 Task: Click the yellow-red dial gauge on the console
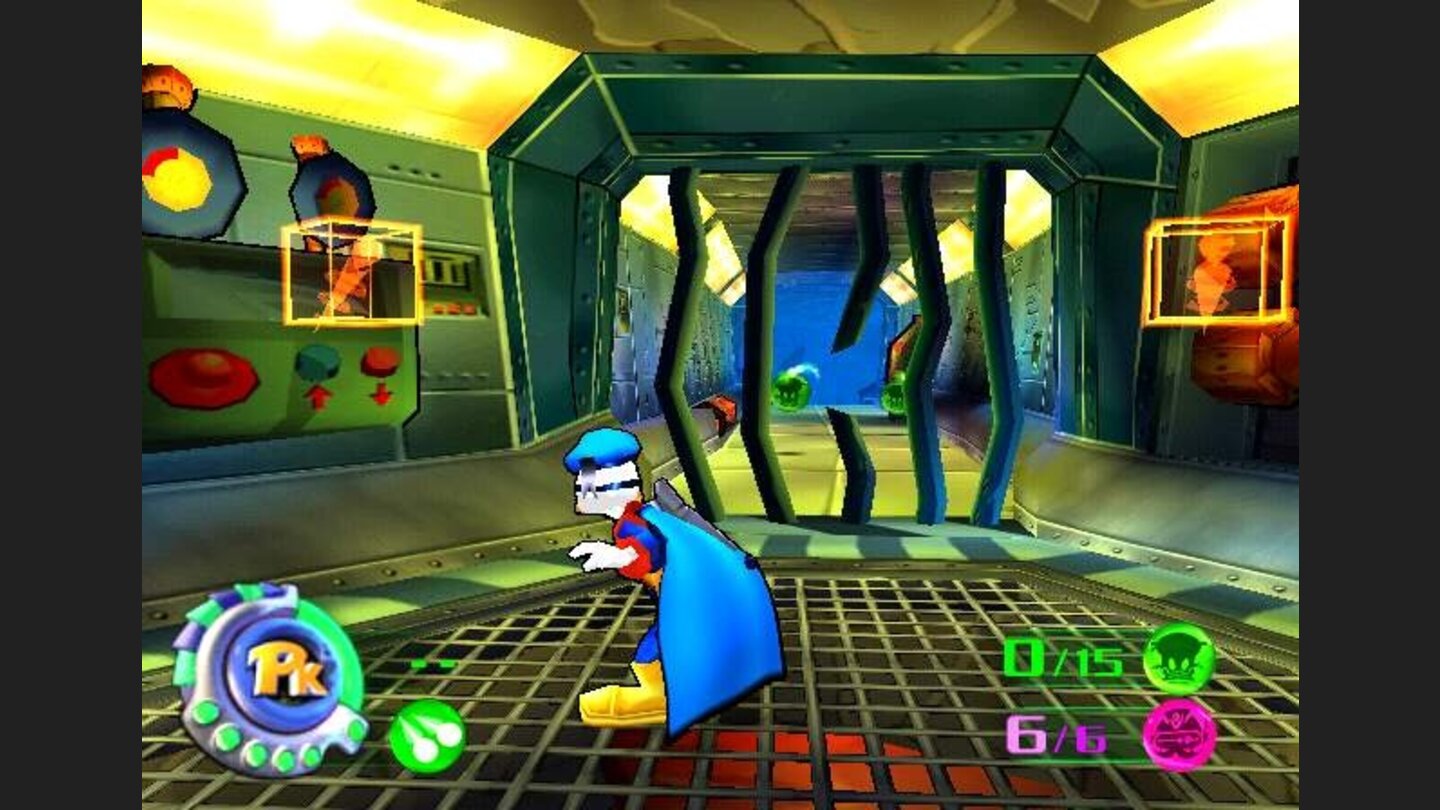coord(180,175)
